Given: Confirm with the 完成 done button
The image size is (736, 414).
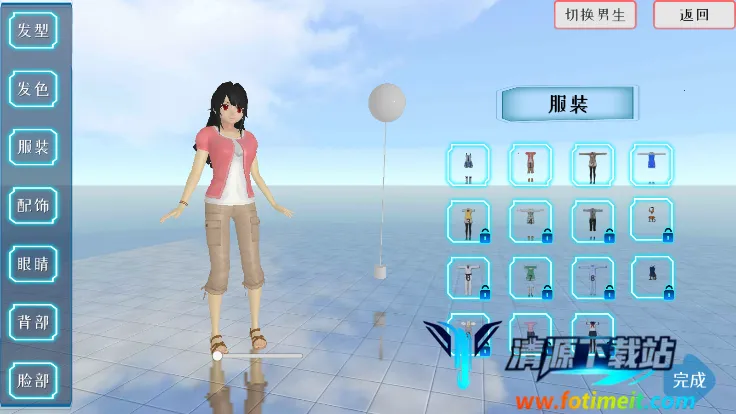Looking at the screenshot, I should point(689,380).
